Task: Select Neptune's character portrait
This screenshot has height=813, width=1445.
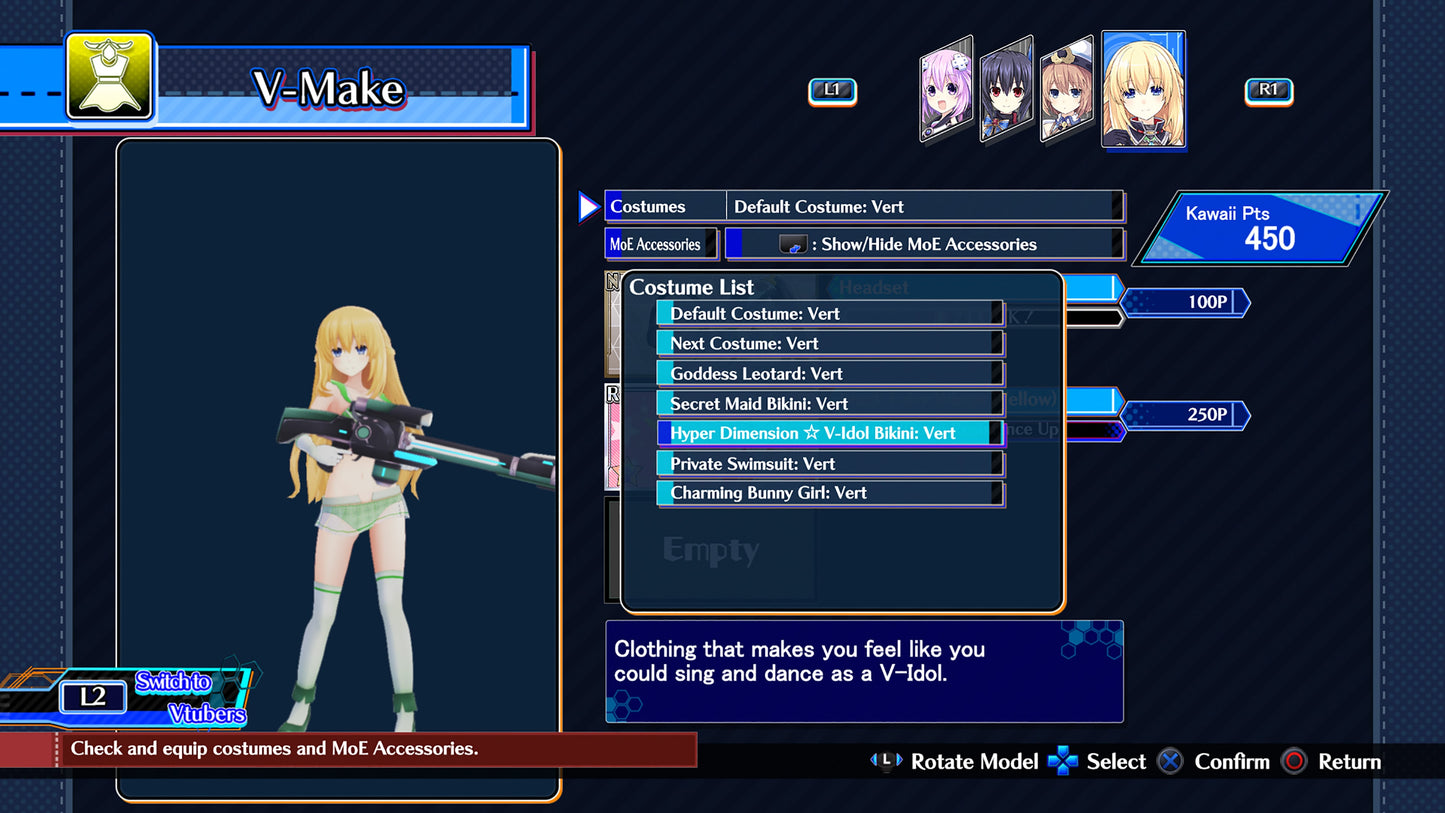Action: click(x=944, y=88)
